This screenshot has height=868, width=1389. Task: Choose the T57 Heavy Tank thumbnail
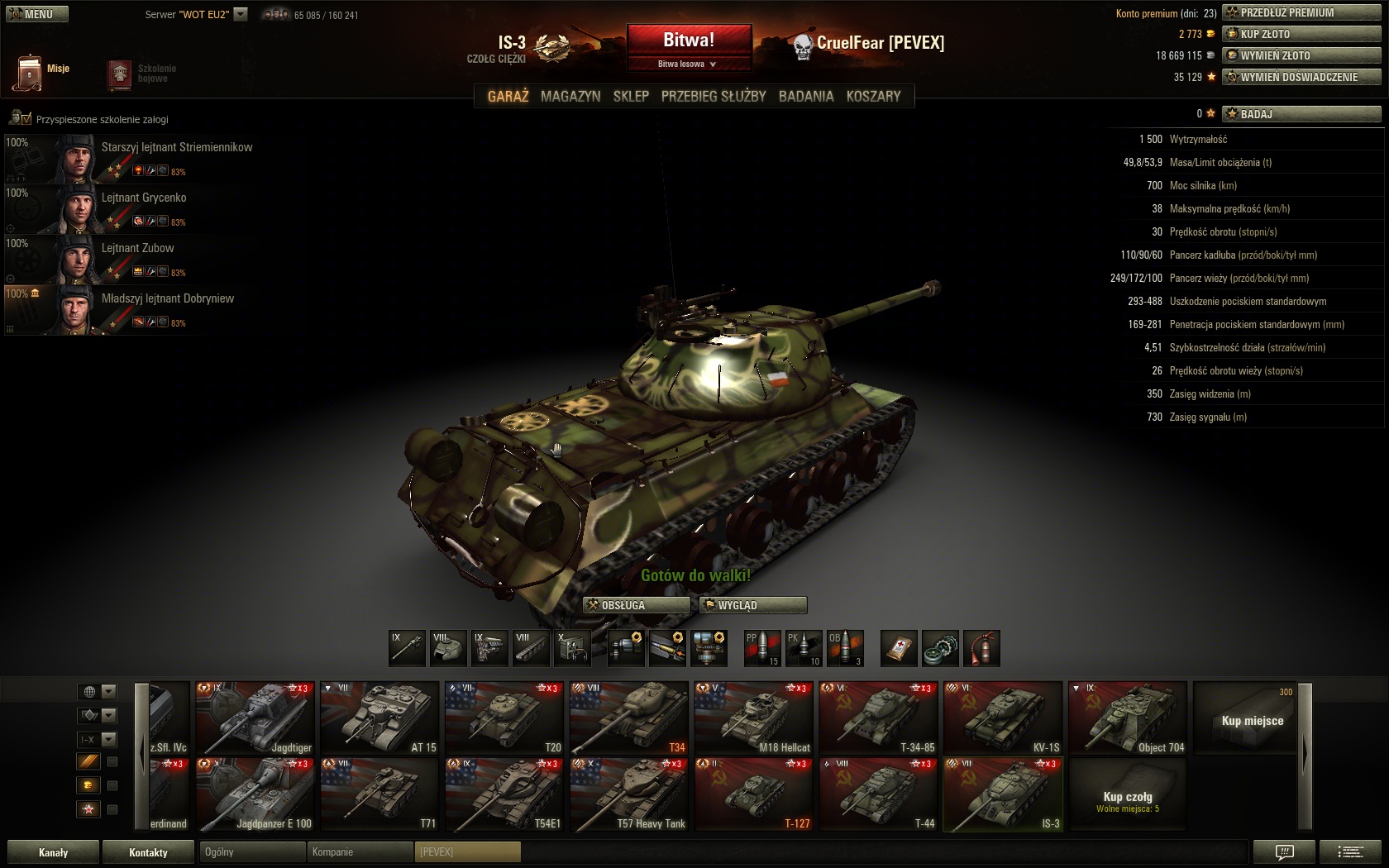(x=629, y=794)
